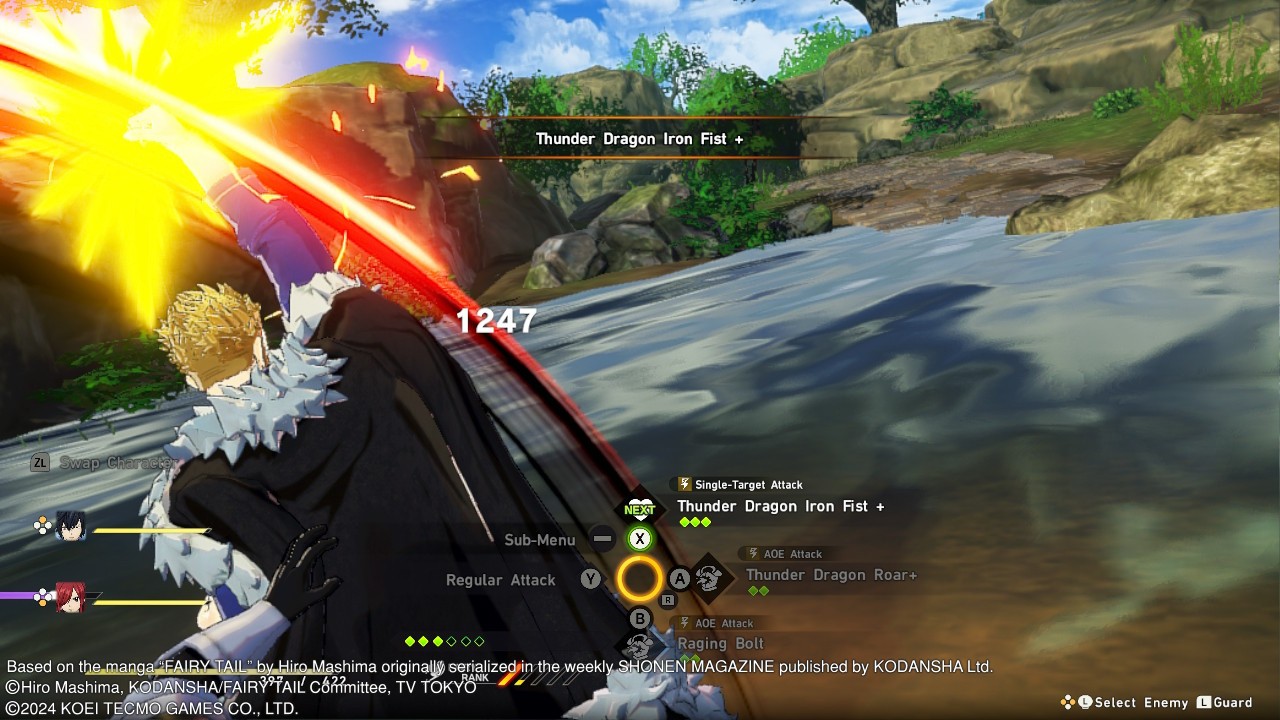Select the dark-haired party member portrait
Viewport: 1280px width, 720px height.
[x=71, y=527]
